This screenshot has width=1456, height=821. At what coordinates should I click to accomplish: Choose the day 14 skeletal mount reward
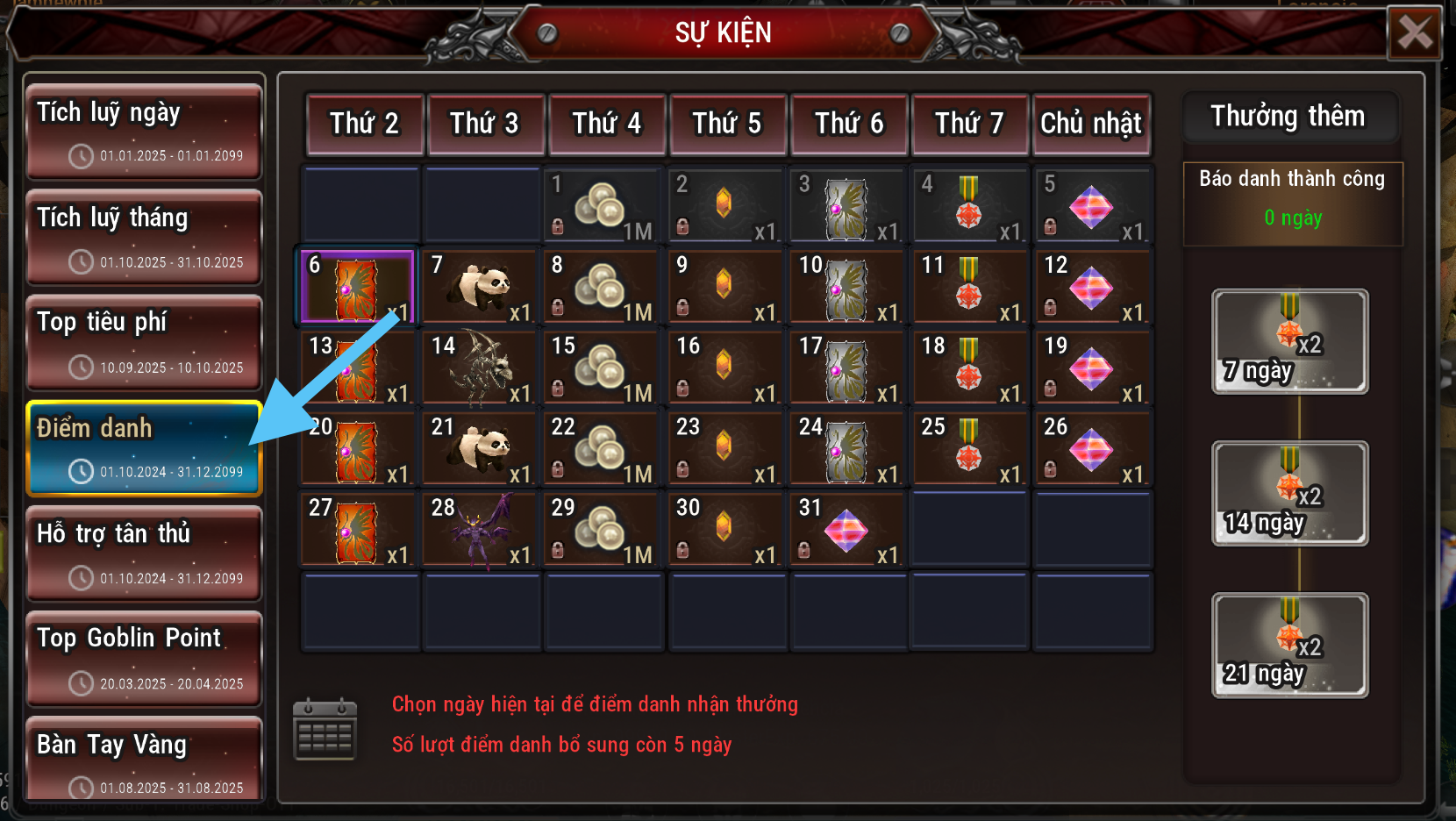coord(480,368)
